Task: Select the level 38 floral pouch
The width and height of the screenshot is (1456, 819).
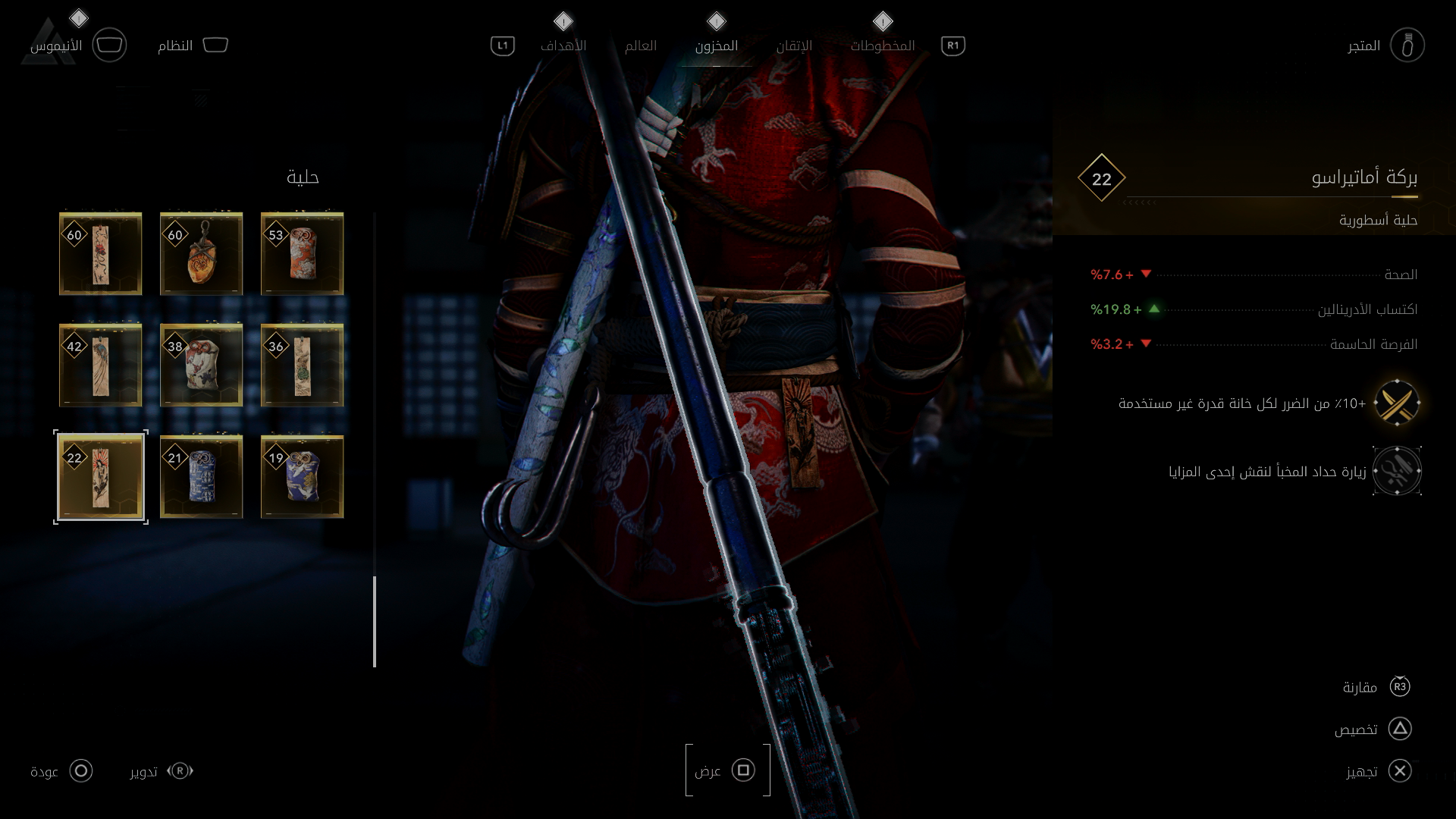Action: (202, 366)
